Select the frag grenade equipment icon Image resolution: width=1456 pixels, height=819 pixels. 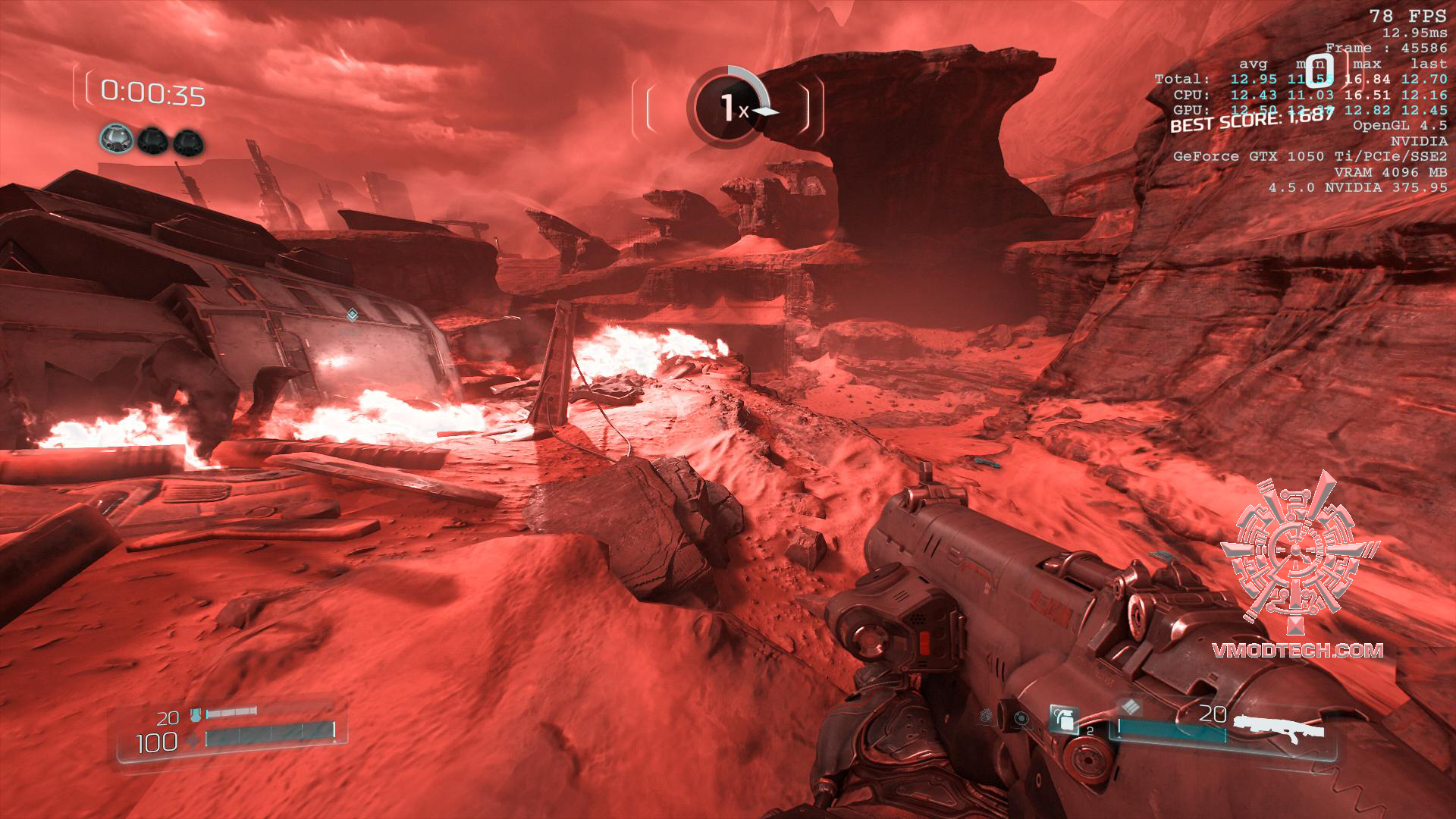tap(1064, 719)
